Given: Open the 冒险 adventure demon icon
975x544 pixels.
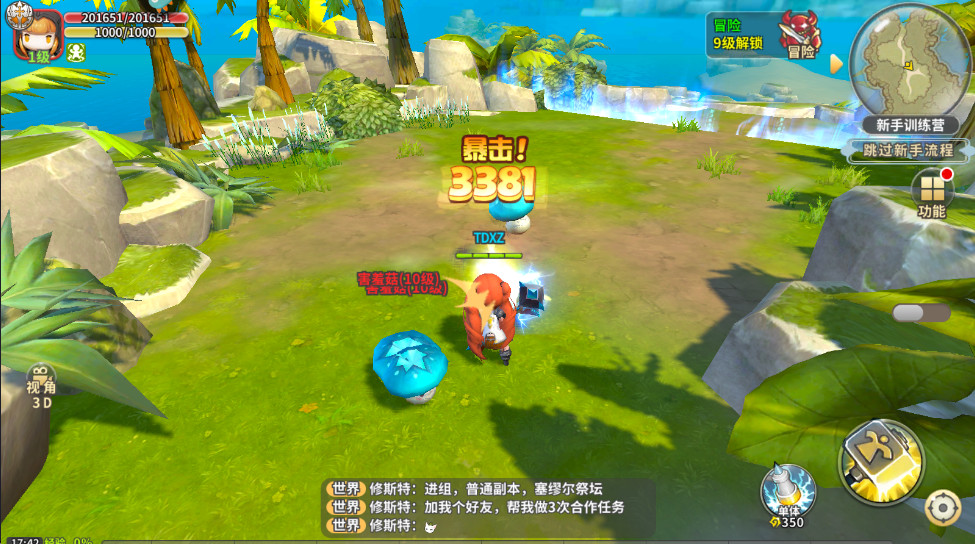Looking at the screenshot, I should tap(800, 34).
